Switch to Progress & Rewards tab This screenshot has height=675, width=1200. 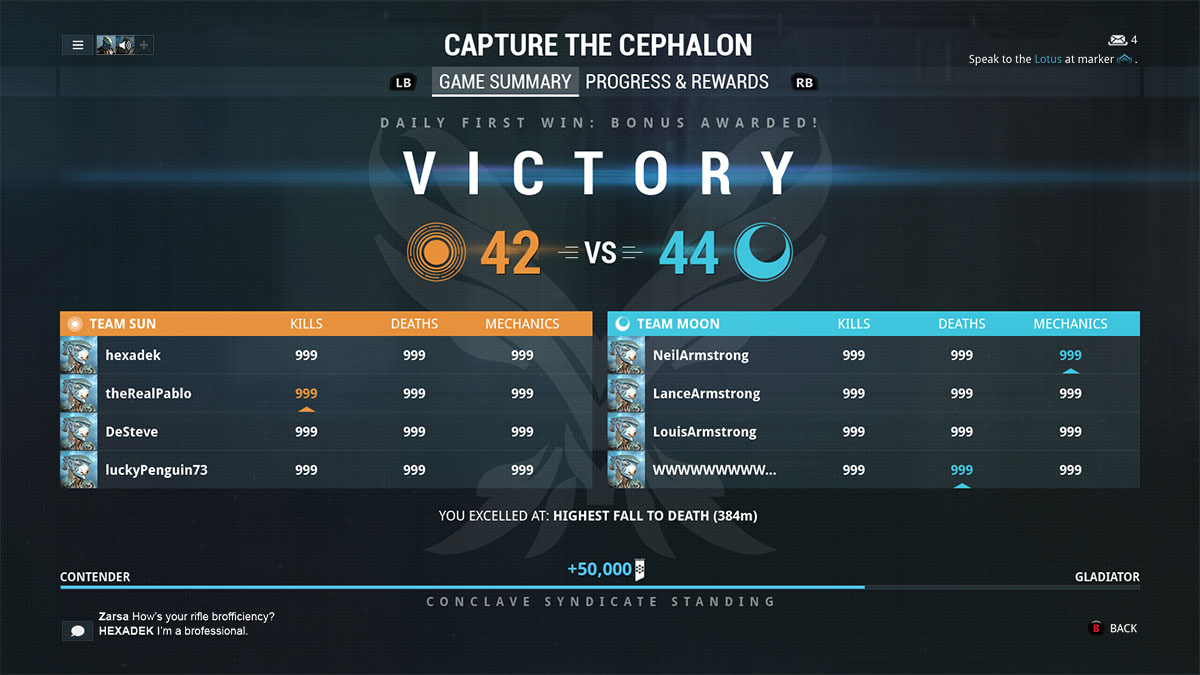[x=677, y=82]
